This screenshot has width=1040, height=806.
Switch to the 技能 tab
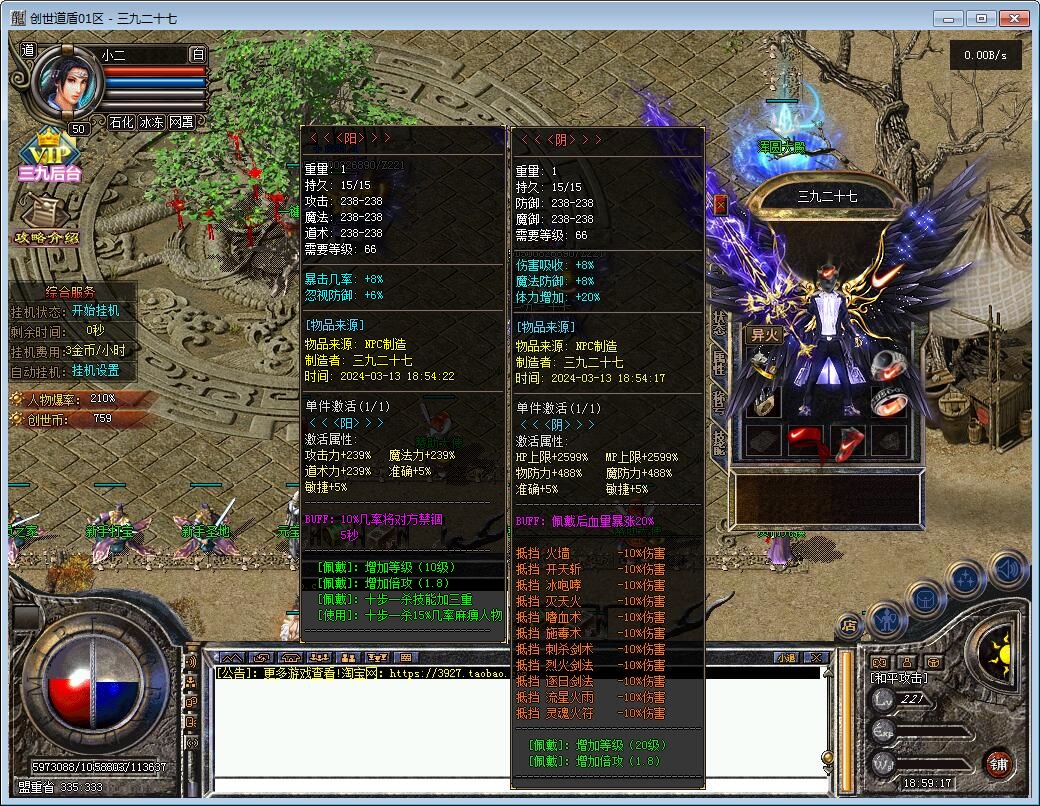coord(719,440)
